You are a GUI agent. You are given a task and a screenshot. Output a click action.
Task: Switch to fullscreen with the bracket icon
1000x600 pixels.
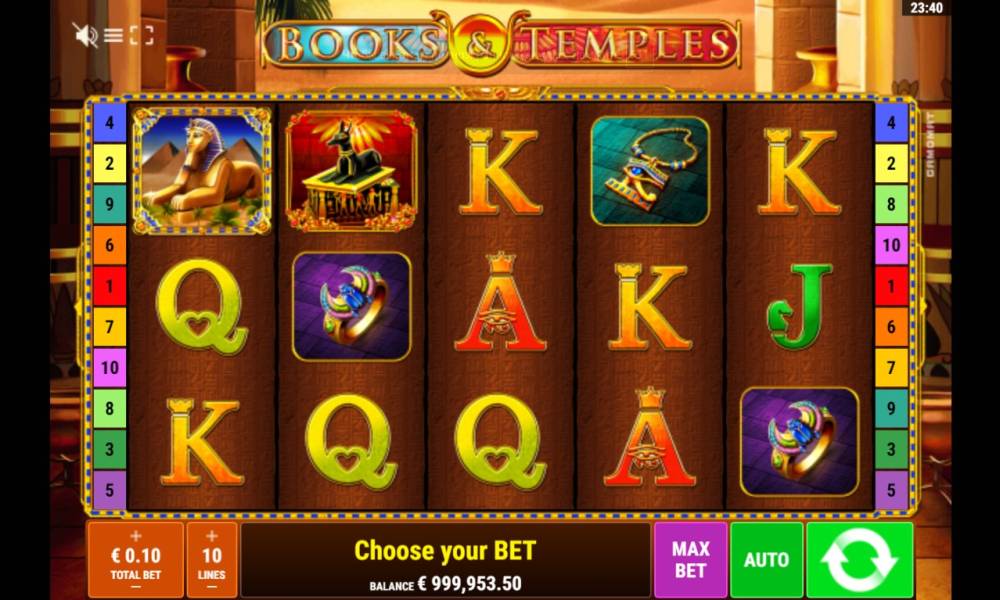click(142, 35)
